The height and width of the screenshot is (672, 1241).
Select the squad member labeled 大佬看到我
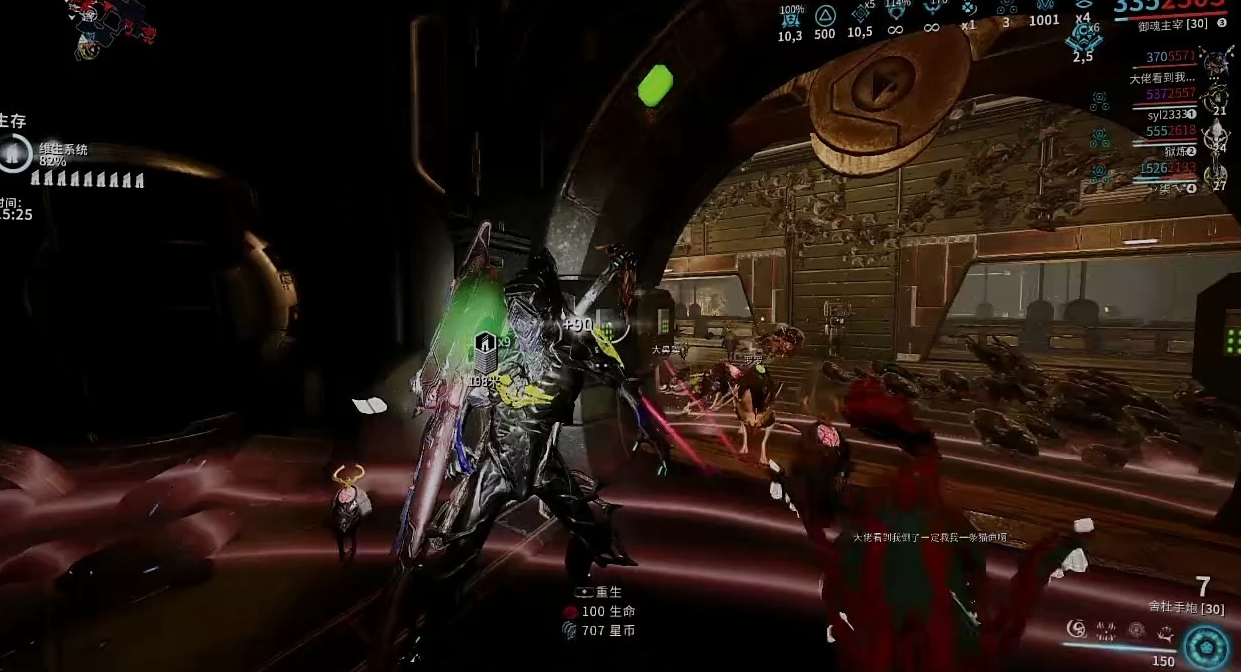(1162, 78)
